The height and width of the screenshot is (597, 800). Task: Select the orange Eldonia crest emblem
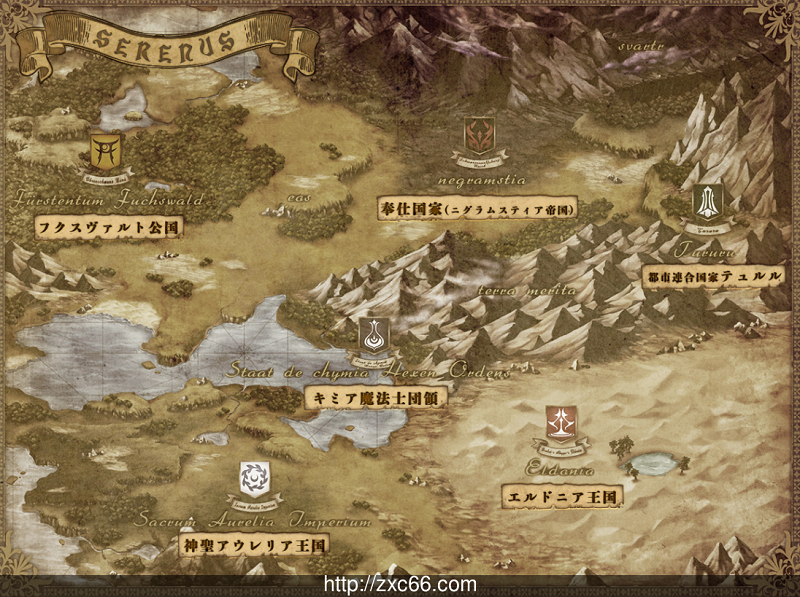click(x=560, y=424)
